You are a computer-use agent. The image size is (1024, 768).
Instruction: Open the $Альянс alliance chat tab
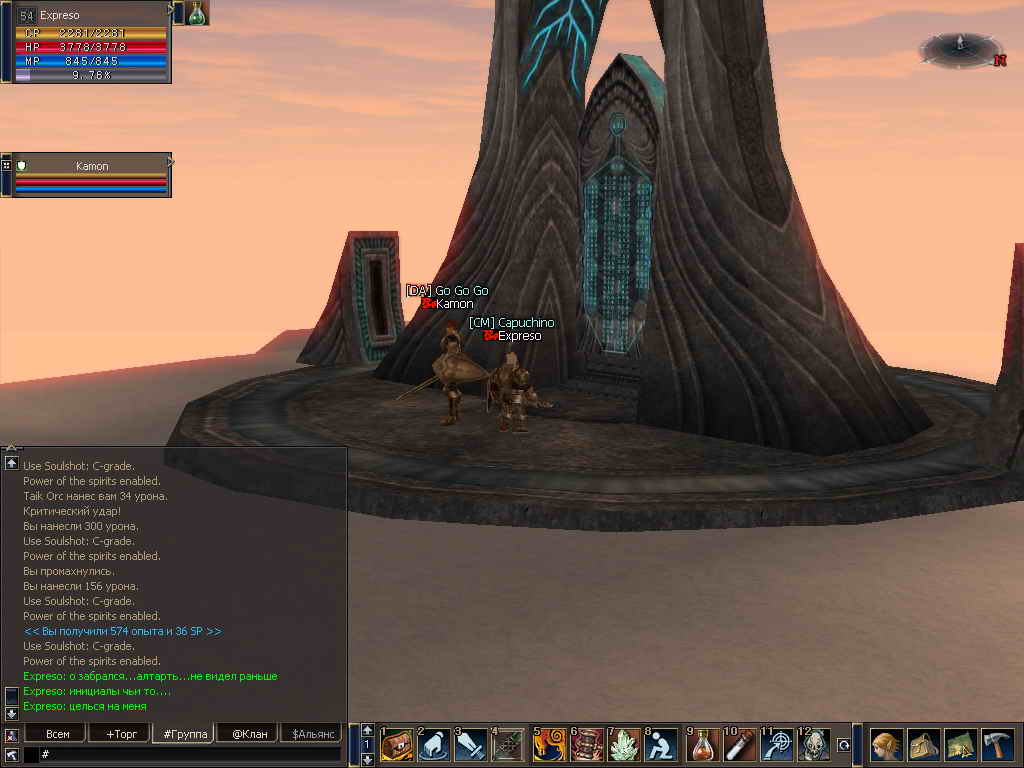[310, 734]
